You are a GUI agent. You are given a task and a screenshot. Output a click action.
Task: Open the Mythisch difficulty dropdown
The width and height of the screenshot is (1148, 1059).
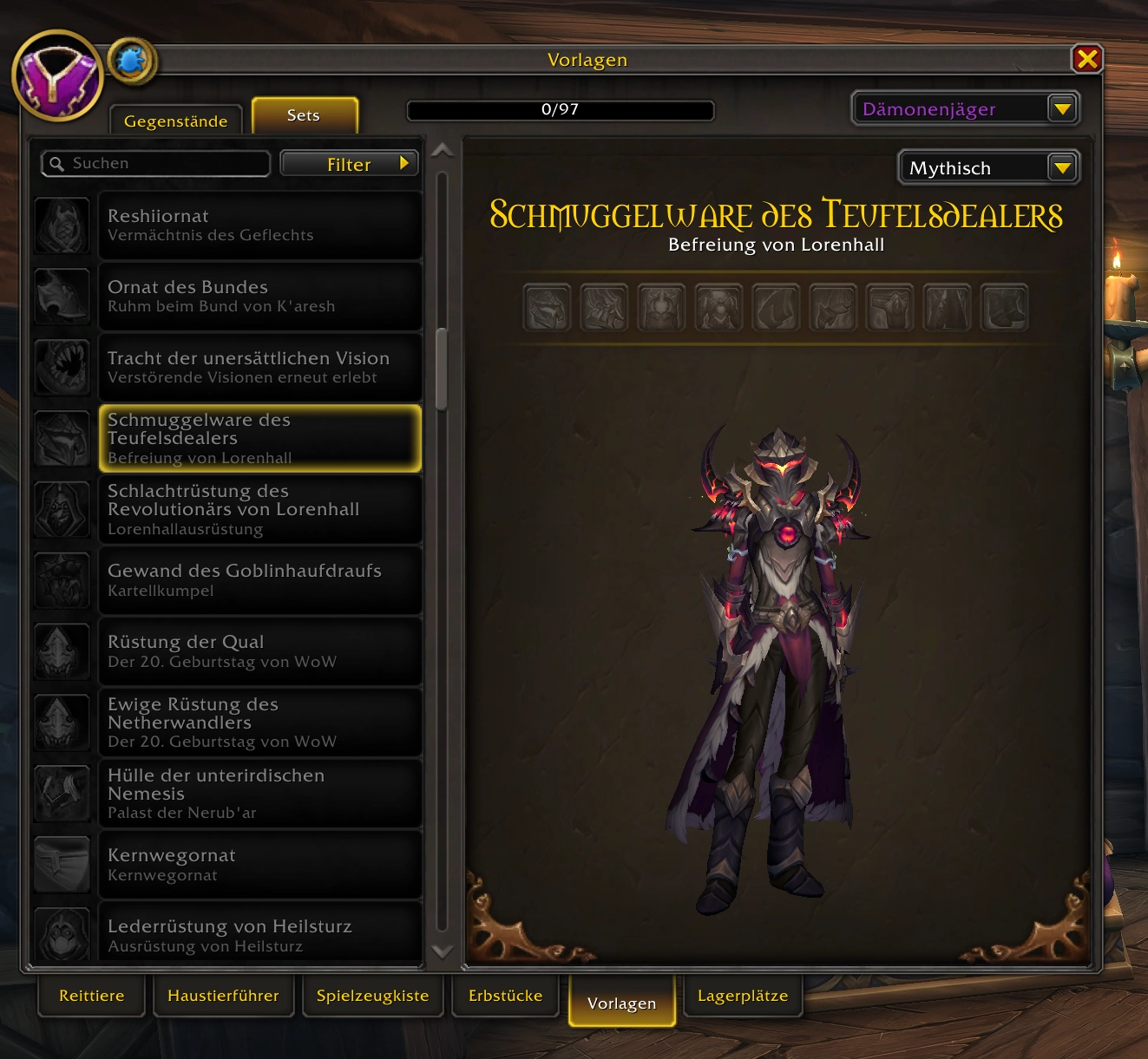pyautogui.click(x=1062, y=167)
